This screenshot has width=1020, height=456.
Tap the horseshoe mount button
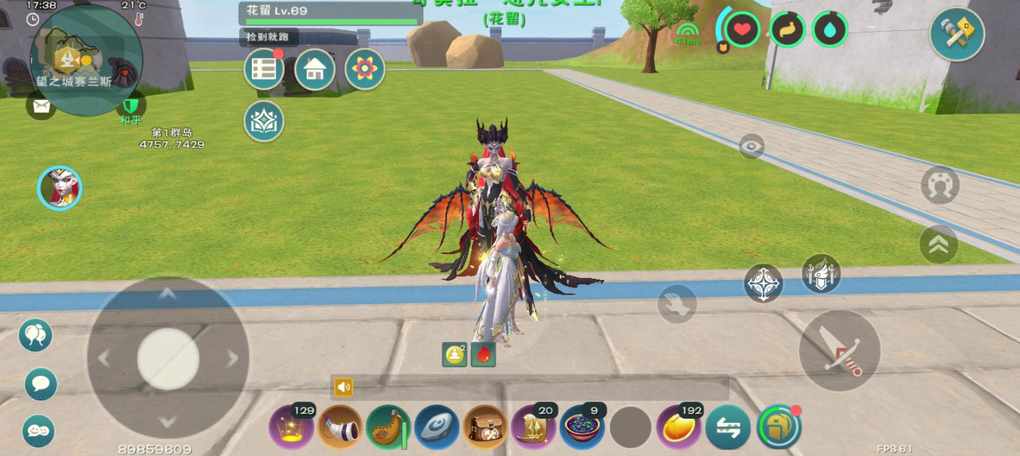click(x=939, y=185)
